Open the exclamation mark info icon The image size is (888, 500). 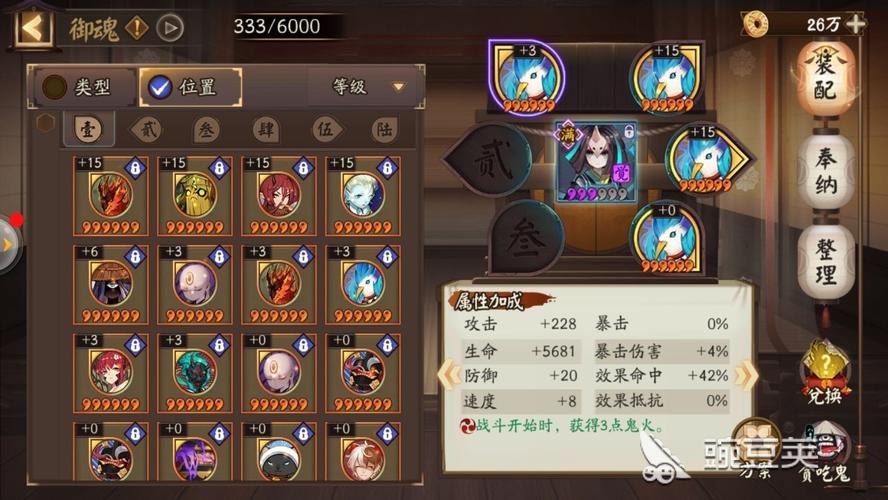(x=136, y=27)
